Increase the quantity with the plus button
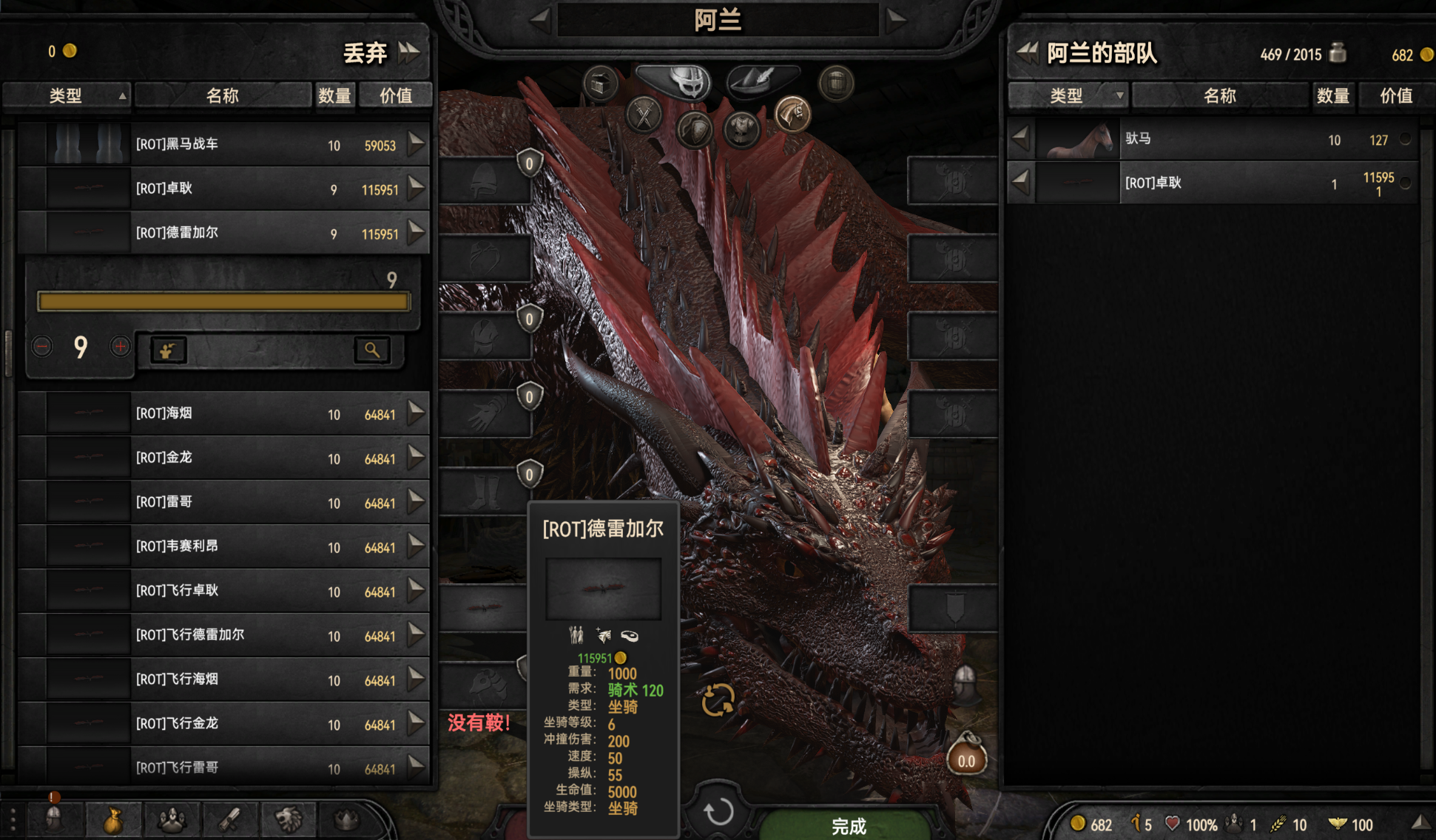1436x840 pixels. pos(120,346)
